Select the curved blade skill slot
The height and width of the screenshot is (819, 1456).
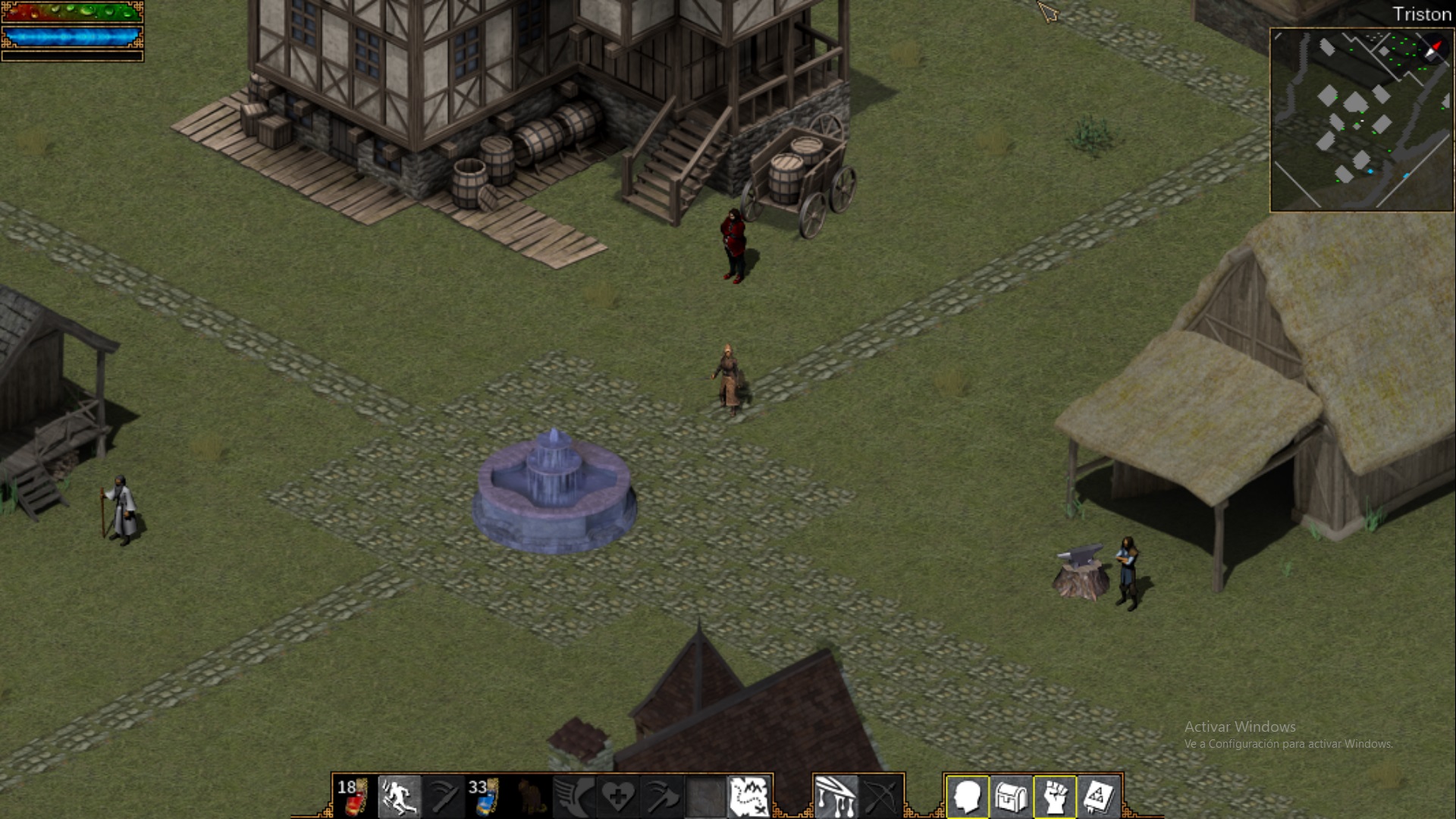tap(443, 796)
